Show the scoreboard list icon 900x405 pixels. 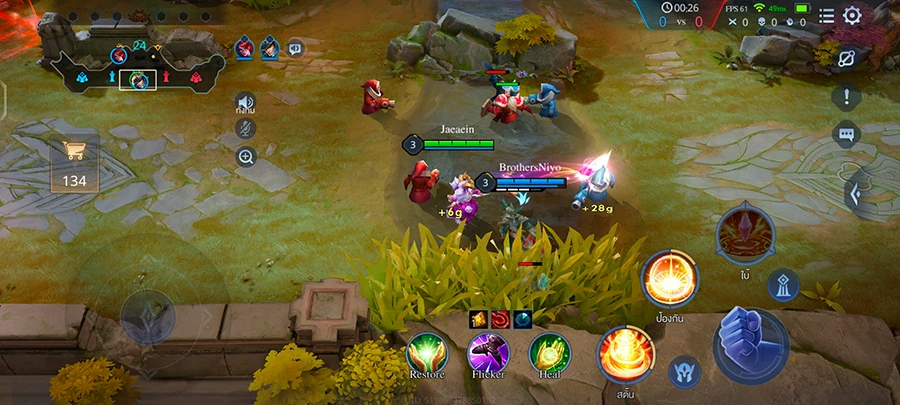pyautogui.click(x=827, y=16)
